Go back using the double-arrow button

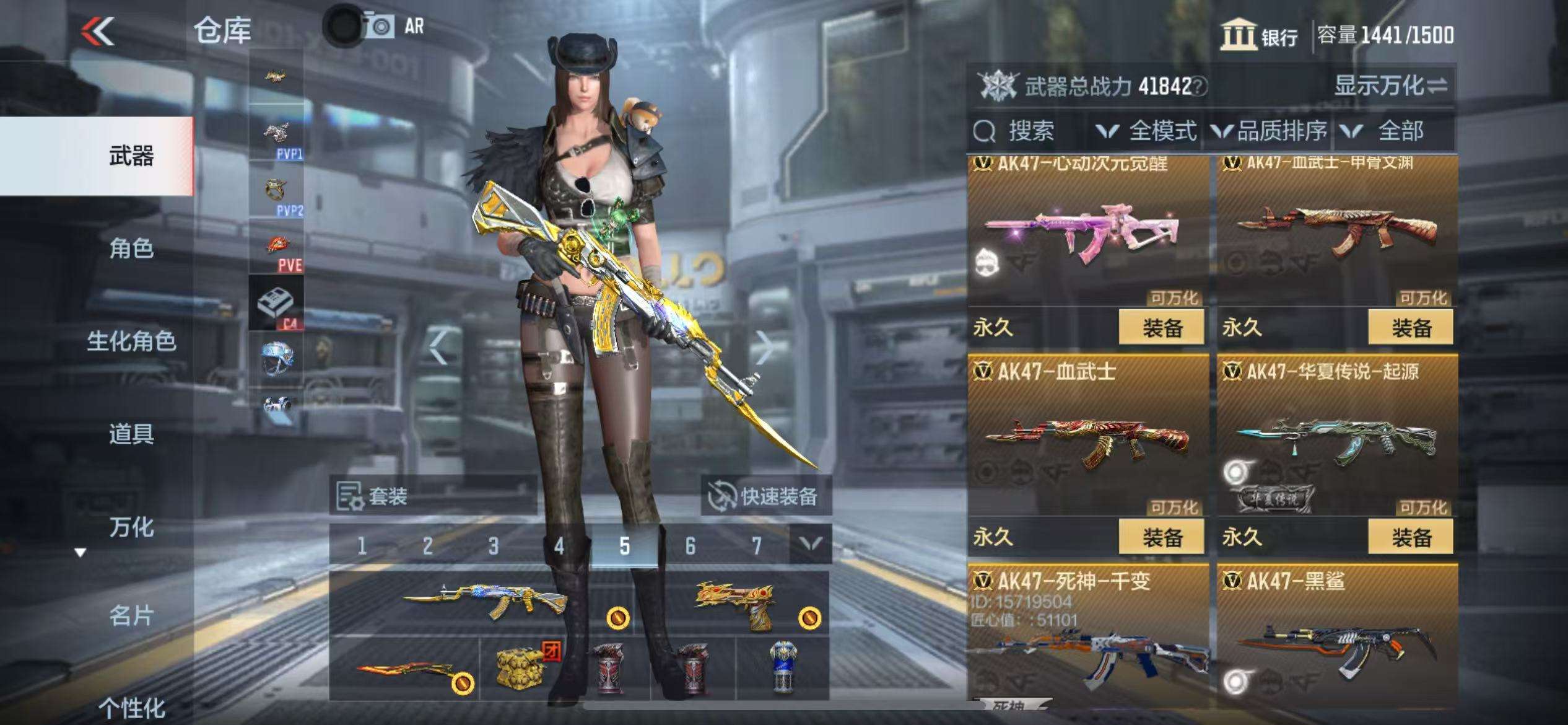(98, 31)
